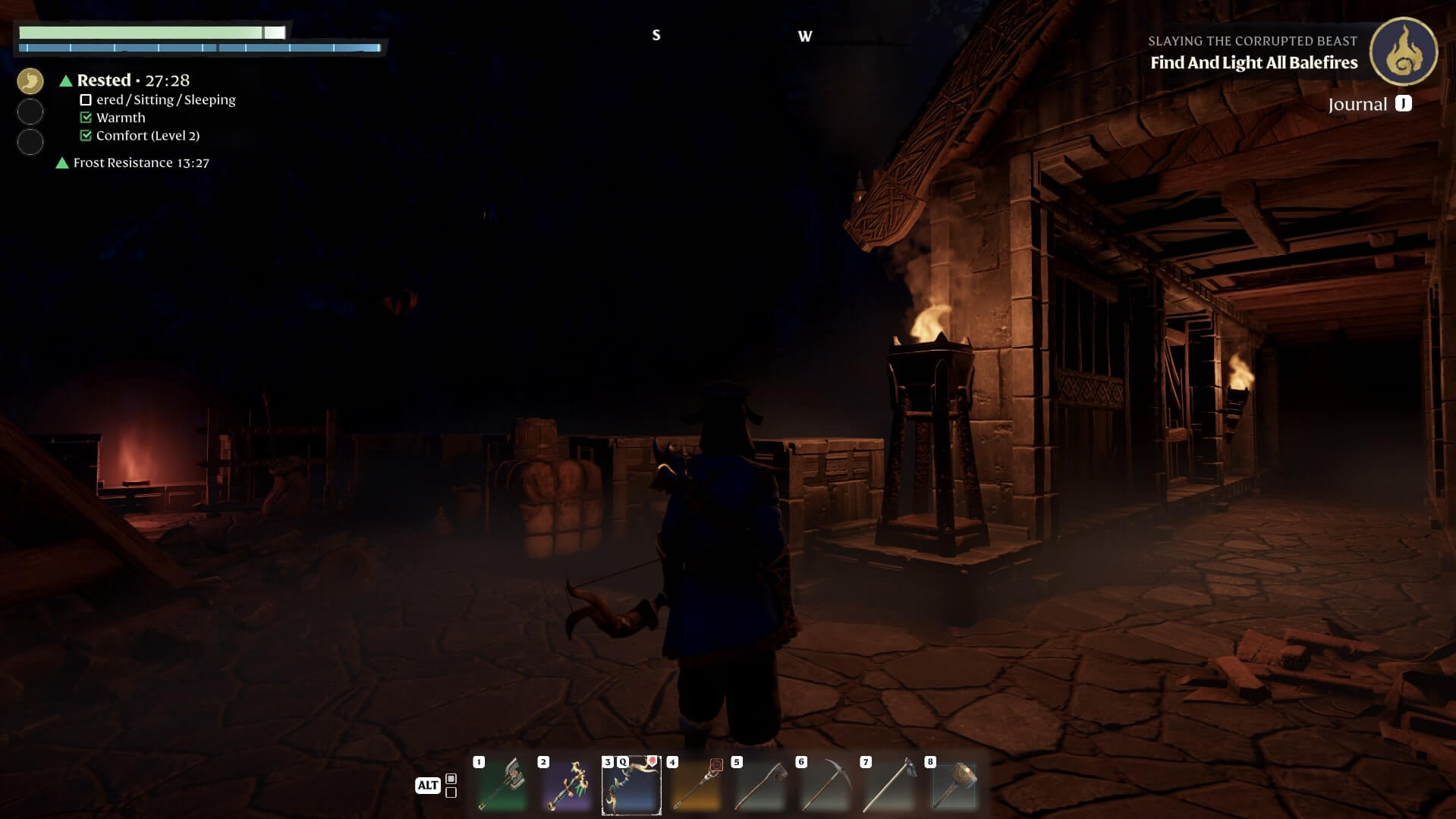Select the pickaxe hotbar slot
The image size is (1456, 819).
[825, 786]
